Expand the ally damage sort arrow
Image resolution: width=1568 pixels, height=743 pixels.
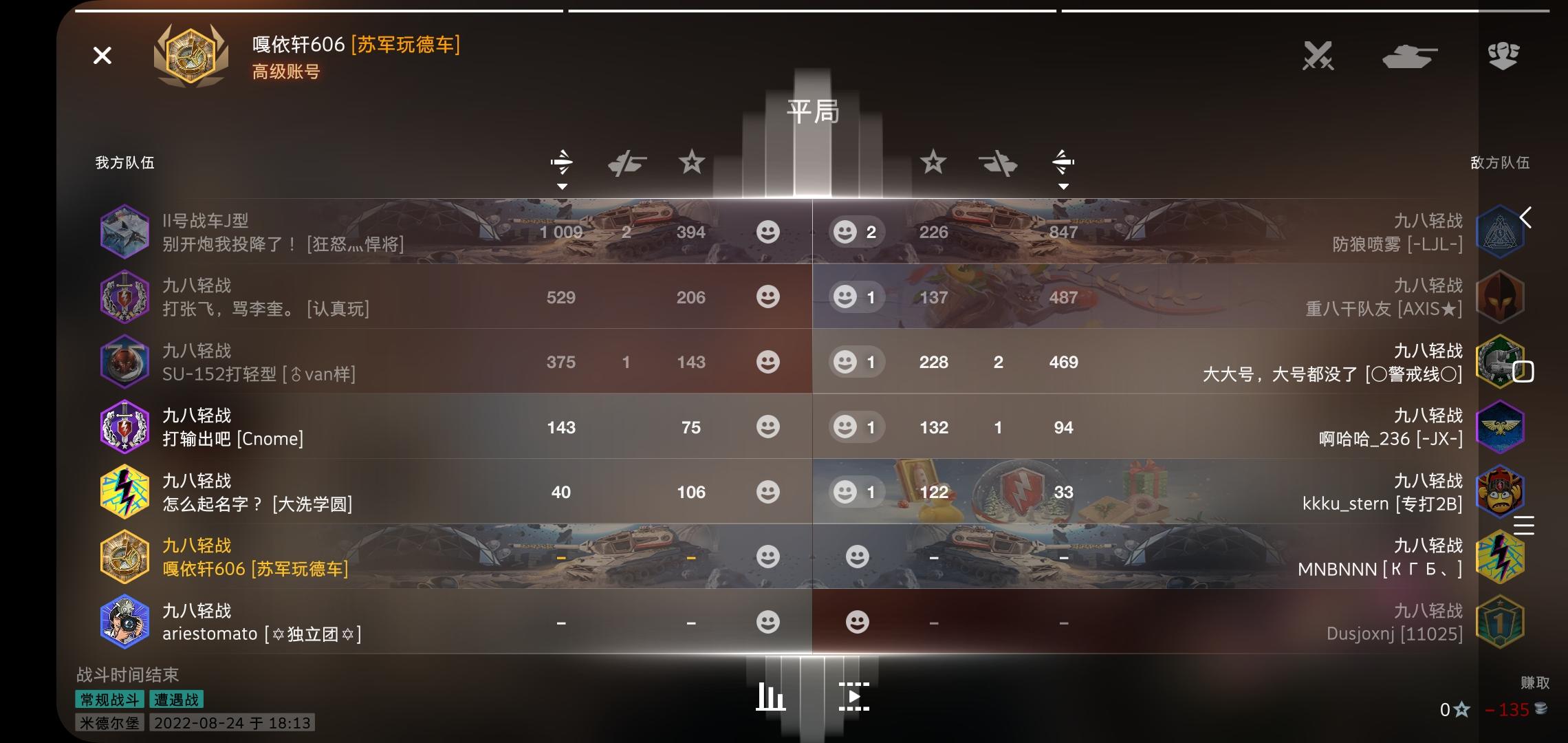(563, 186)
